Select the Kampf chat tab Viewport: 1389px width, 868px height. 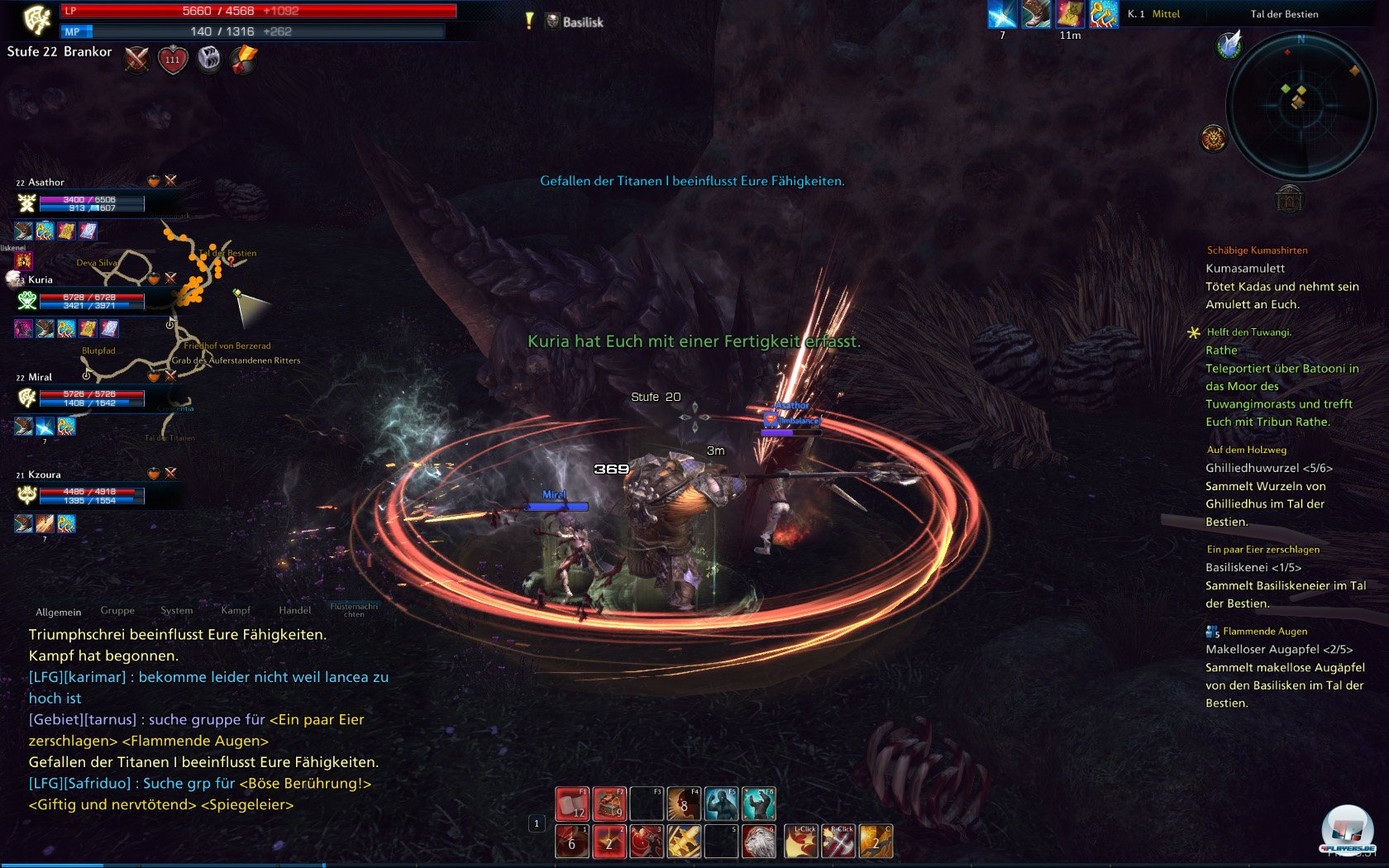pos(236,611)
